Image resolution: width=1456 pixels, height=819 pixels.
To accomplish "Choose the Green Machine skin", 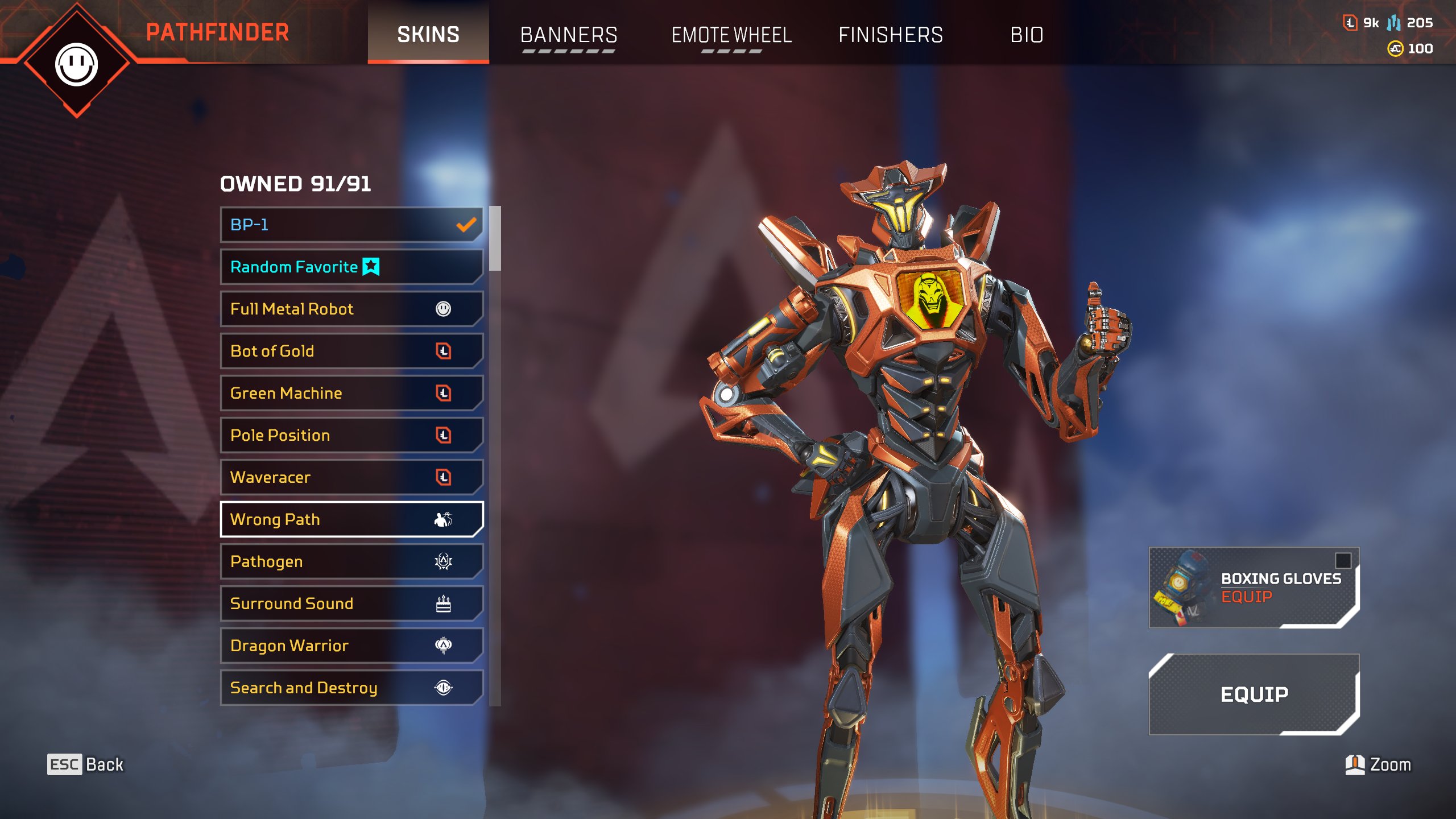I will (x=351, y=393).
